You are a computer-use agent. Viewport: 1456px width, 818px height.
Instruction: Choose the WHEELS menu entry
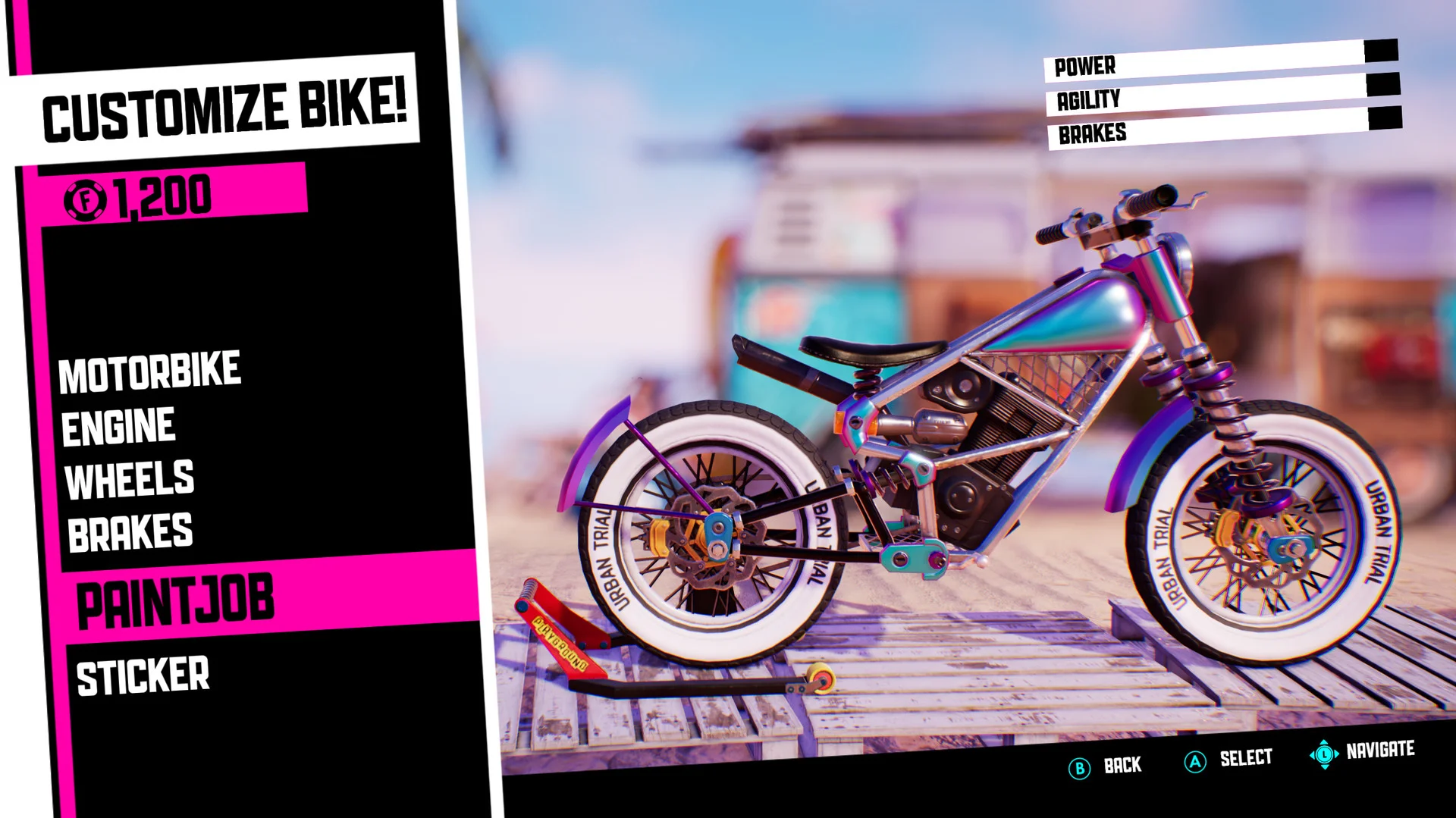(129, 476)
